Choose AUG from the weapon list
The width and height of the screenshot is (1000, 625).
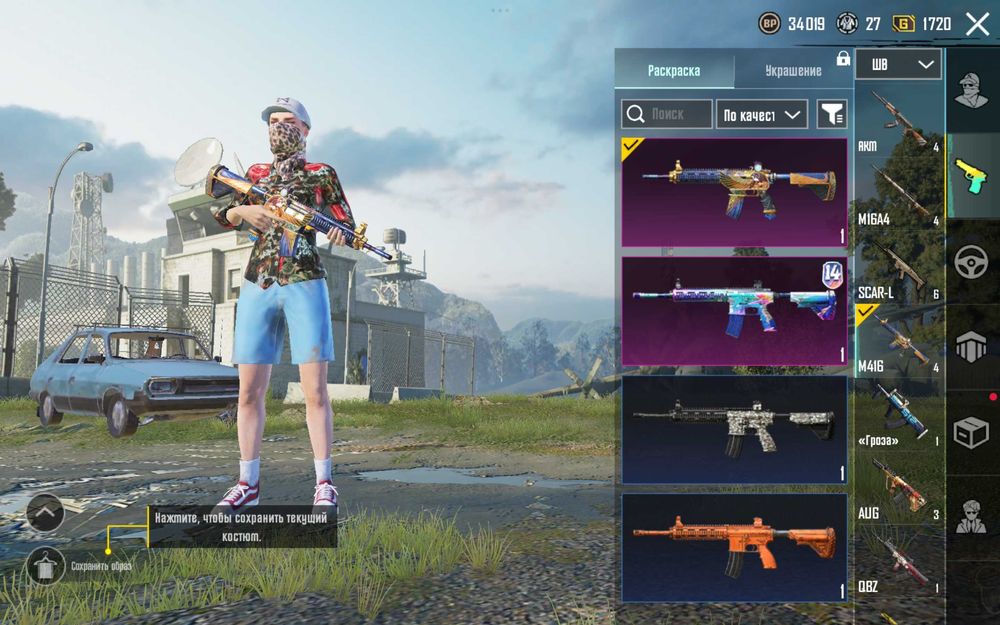tap(898, 490)
